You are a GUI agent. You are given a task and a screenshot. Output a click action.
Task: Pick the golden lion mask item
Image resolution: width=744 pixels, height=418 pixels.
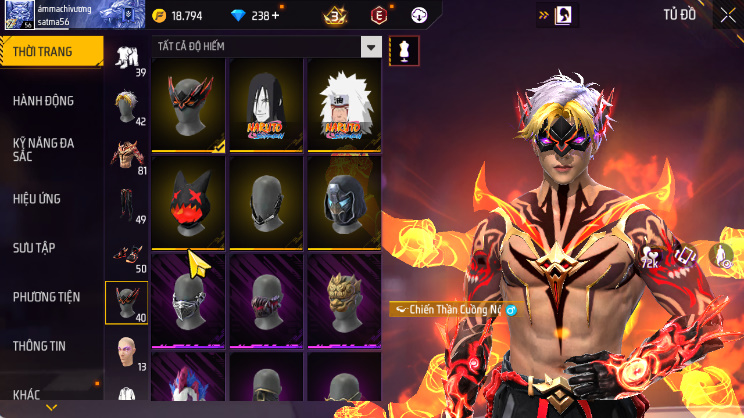coord(344,297)
